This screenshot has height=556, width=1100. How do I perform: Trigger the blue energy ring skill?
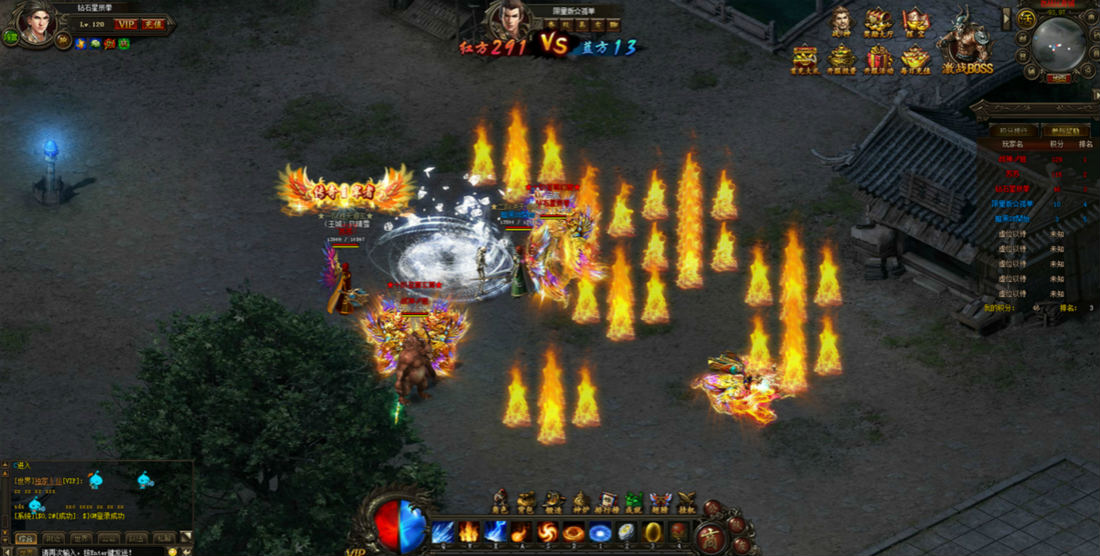600,532
